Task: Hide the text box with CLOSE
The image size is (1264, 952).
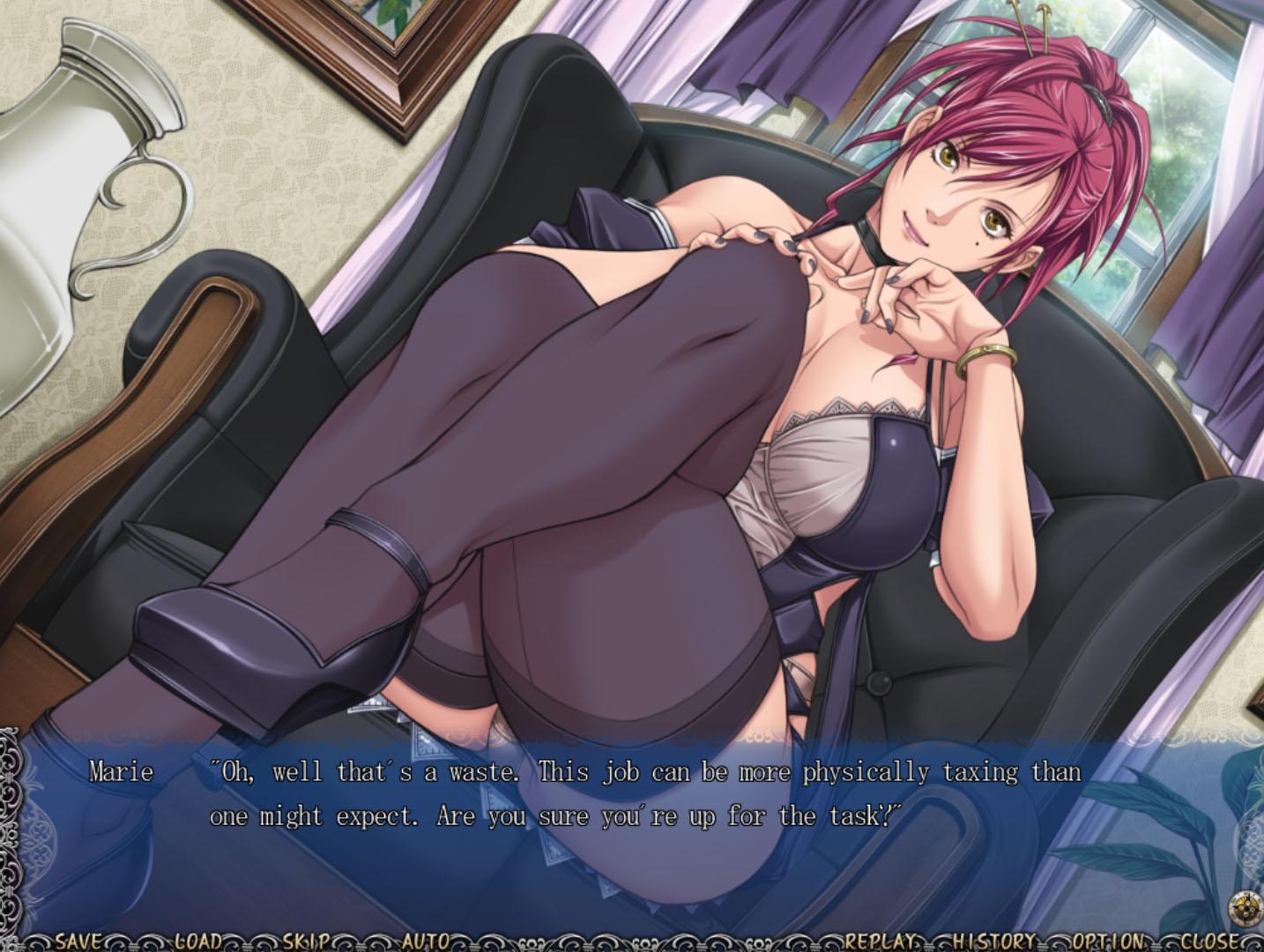Action: click(1212, 941)
